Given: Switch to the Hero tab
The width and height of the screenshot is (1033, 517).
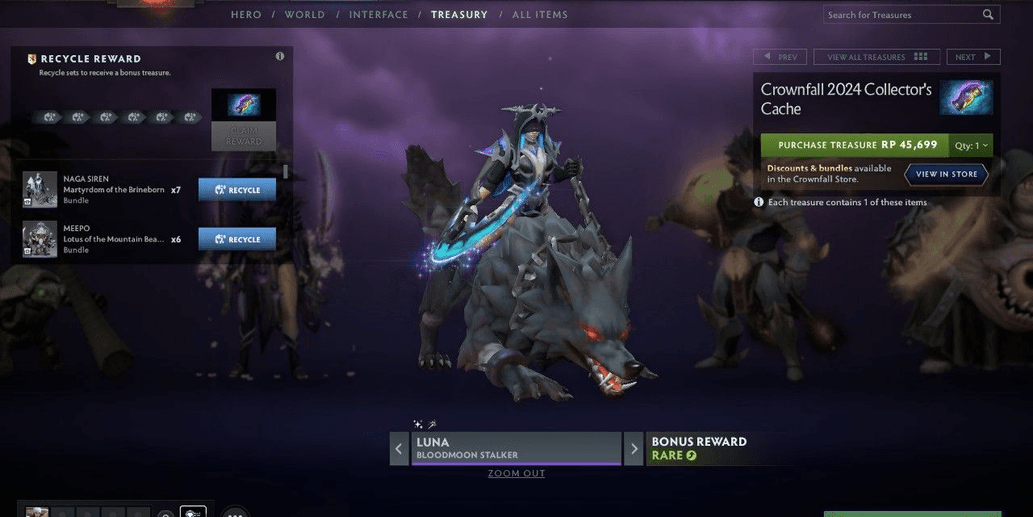Looking at the screenshot, I should (246, 15).
